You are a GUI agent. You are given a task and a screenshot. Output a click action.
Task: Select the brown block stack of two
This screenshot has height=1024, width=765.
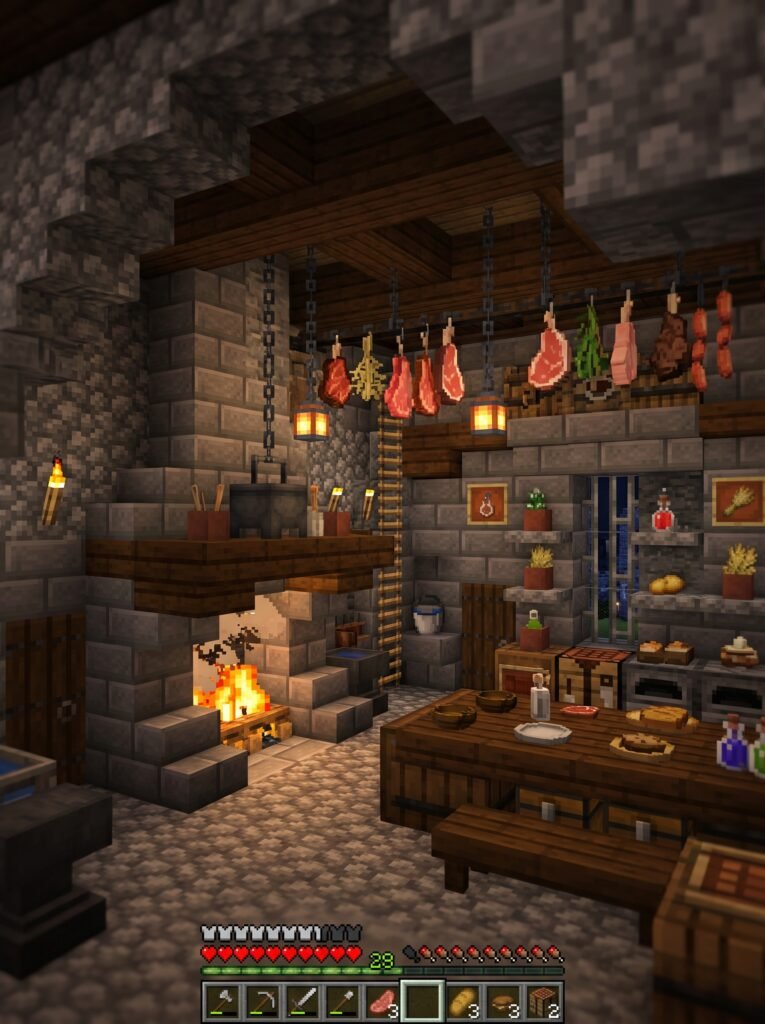point(542,1001)
